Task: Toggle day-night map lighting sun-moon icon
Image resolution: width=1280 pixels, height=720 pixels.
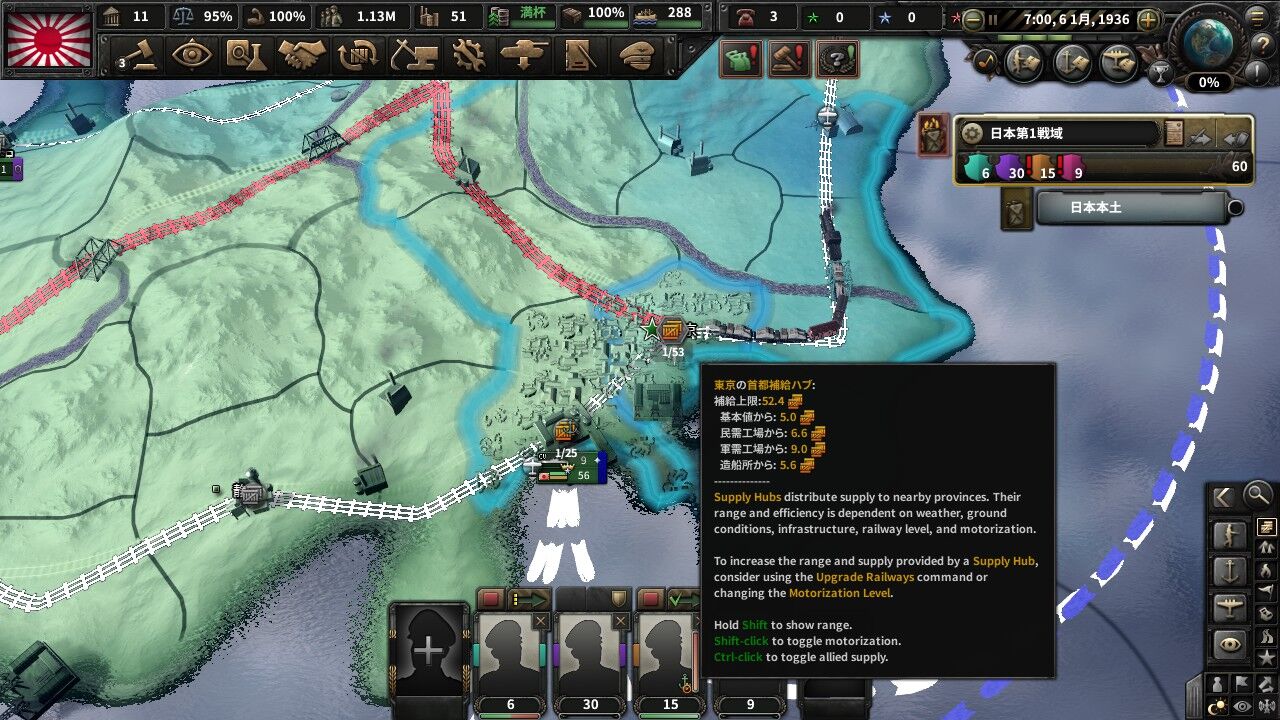Action: [1218, 705]
